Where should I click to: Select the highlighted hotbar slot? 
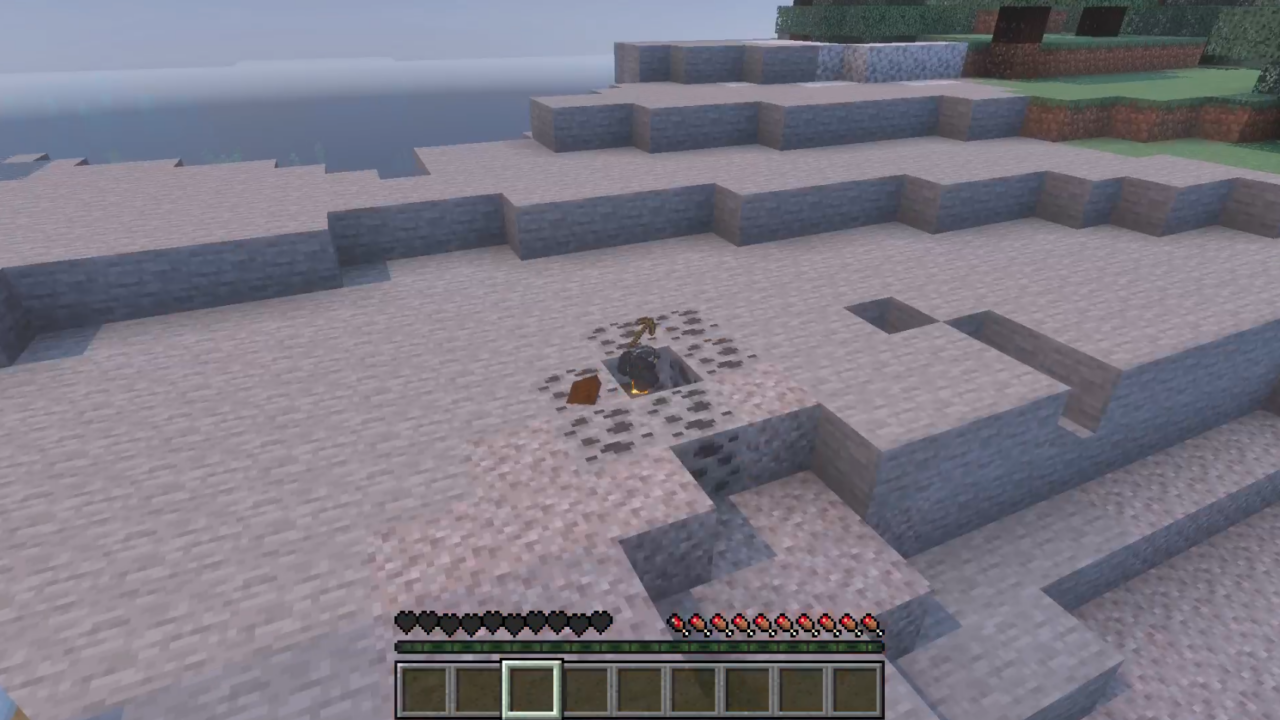531,689
